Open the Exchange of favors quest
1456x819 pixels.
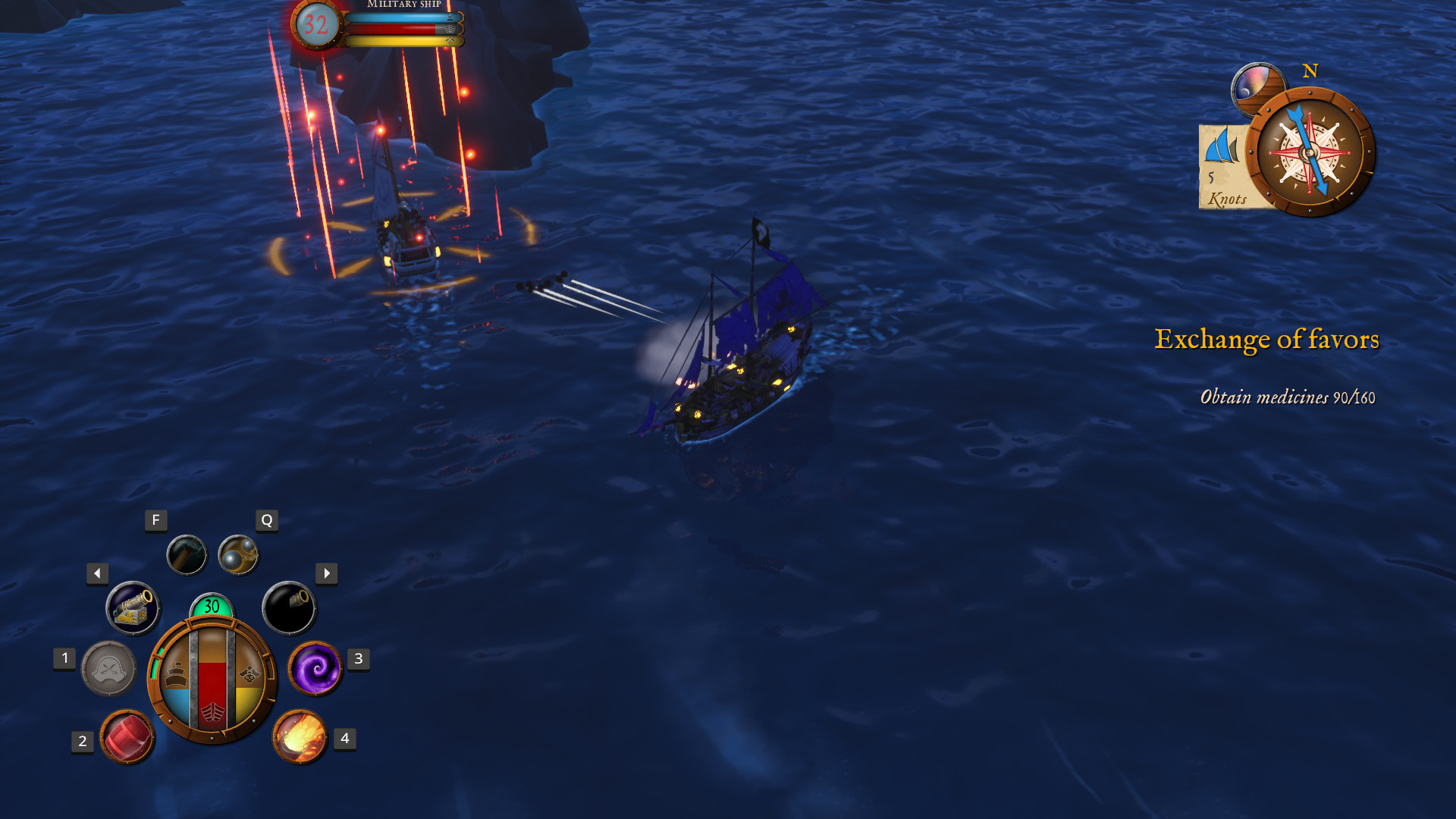[x=1267, y=340]
